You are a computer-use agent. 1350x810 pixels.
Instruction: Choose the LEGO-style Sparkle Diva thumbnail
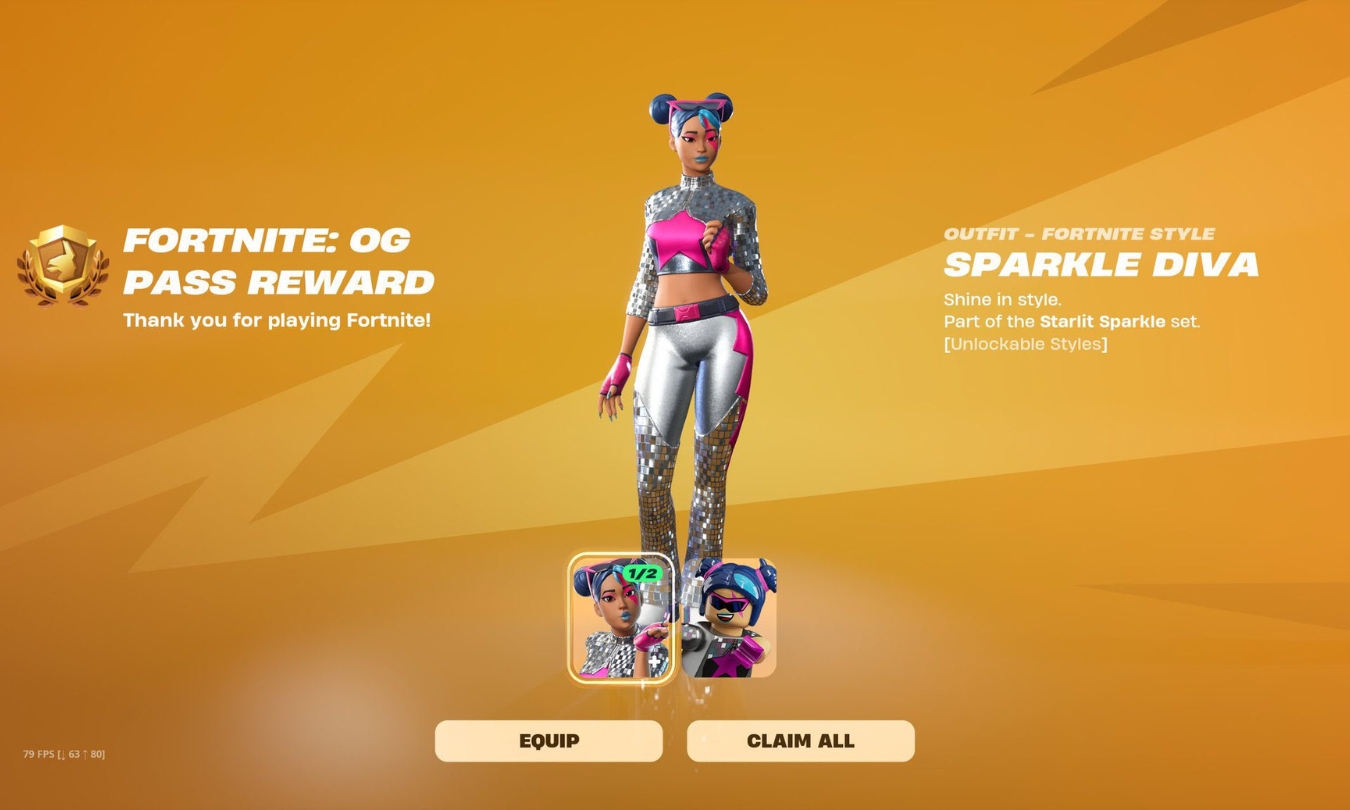pos(730,618)
